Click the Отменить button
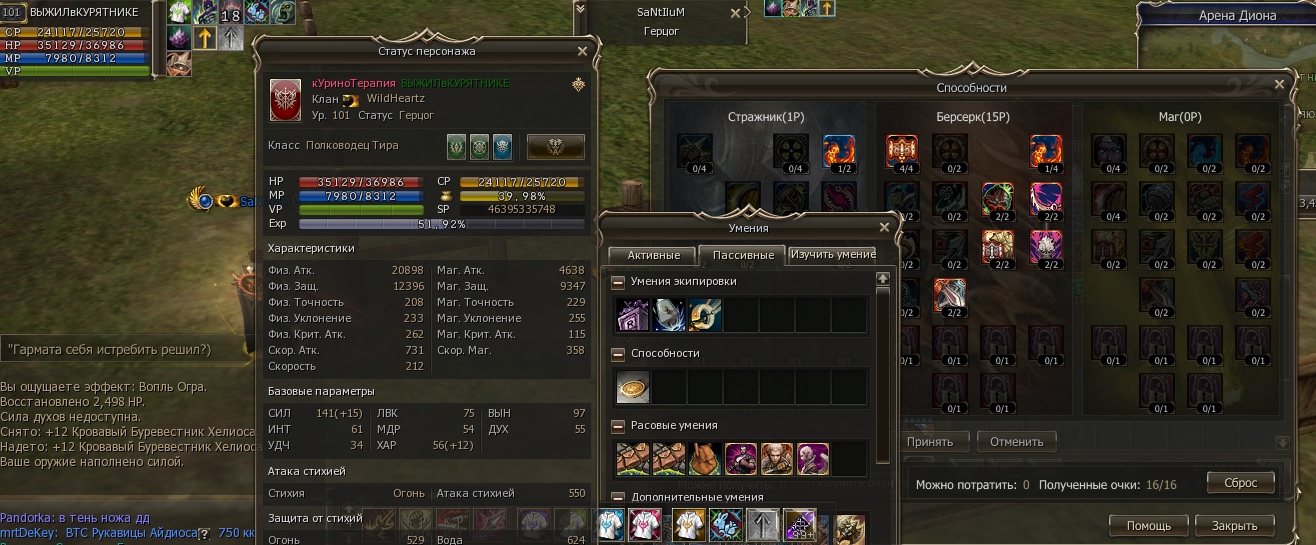 [1016, 441]
